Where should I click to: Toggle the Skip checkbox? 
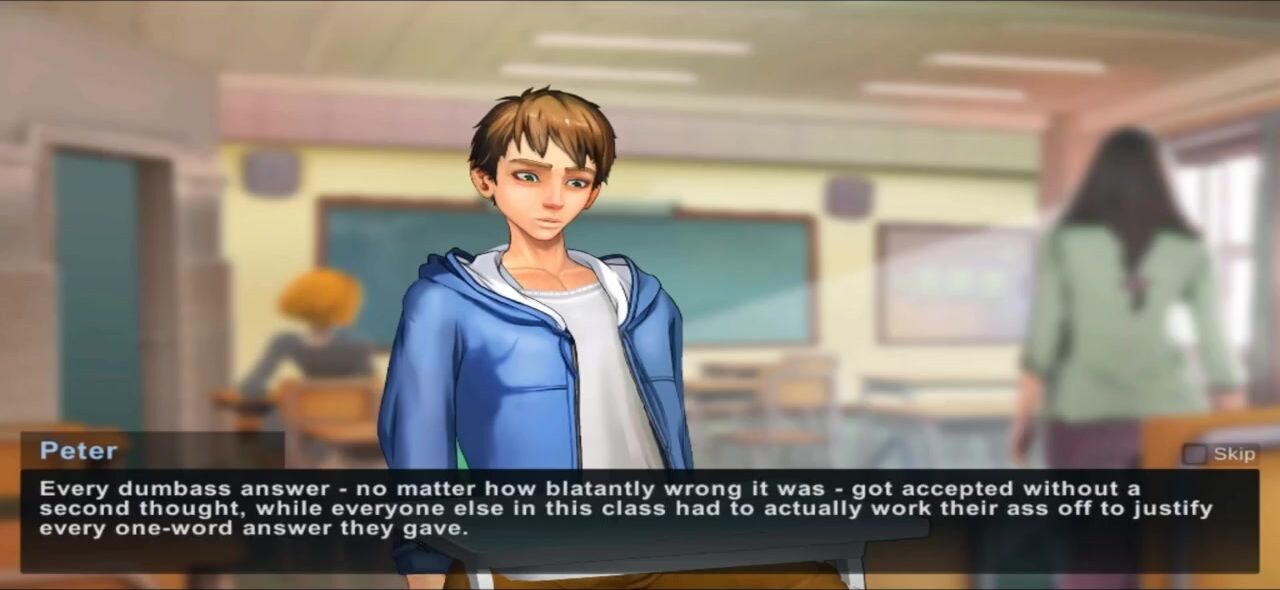[1195, 454]
